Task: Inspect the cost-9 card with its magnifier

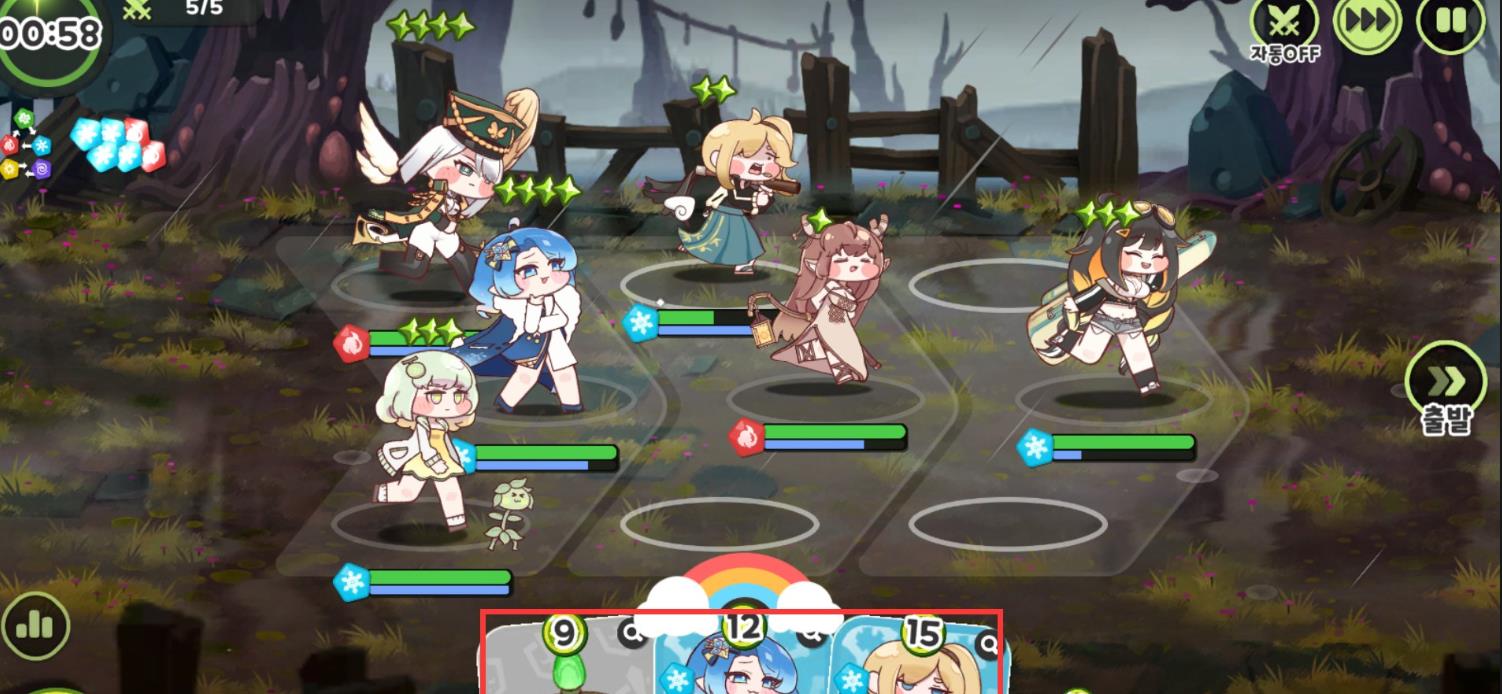Action: tap(632, 631)
